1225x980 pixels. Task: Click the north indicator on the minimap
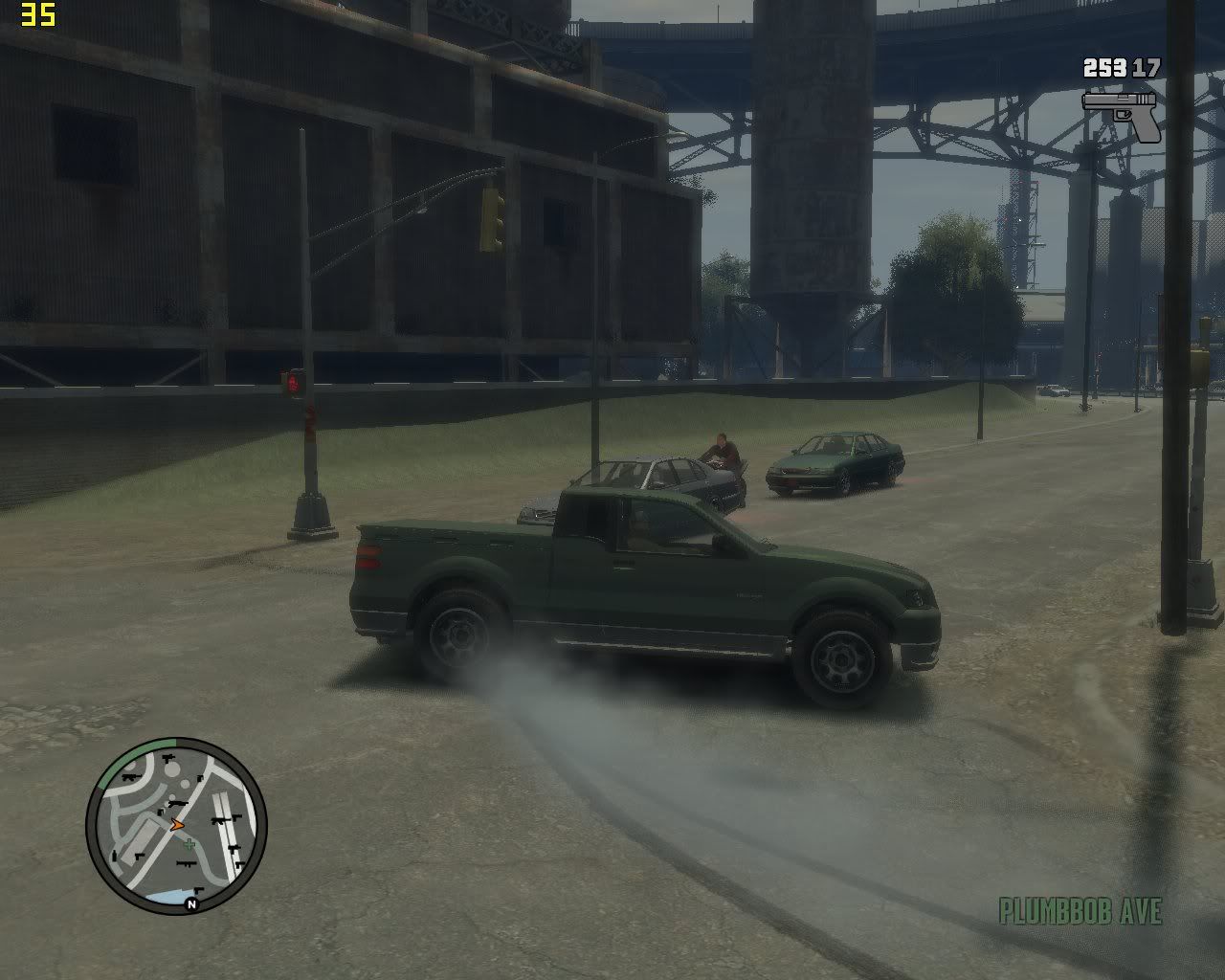[191, 903]
